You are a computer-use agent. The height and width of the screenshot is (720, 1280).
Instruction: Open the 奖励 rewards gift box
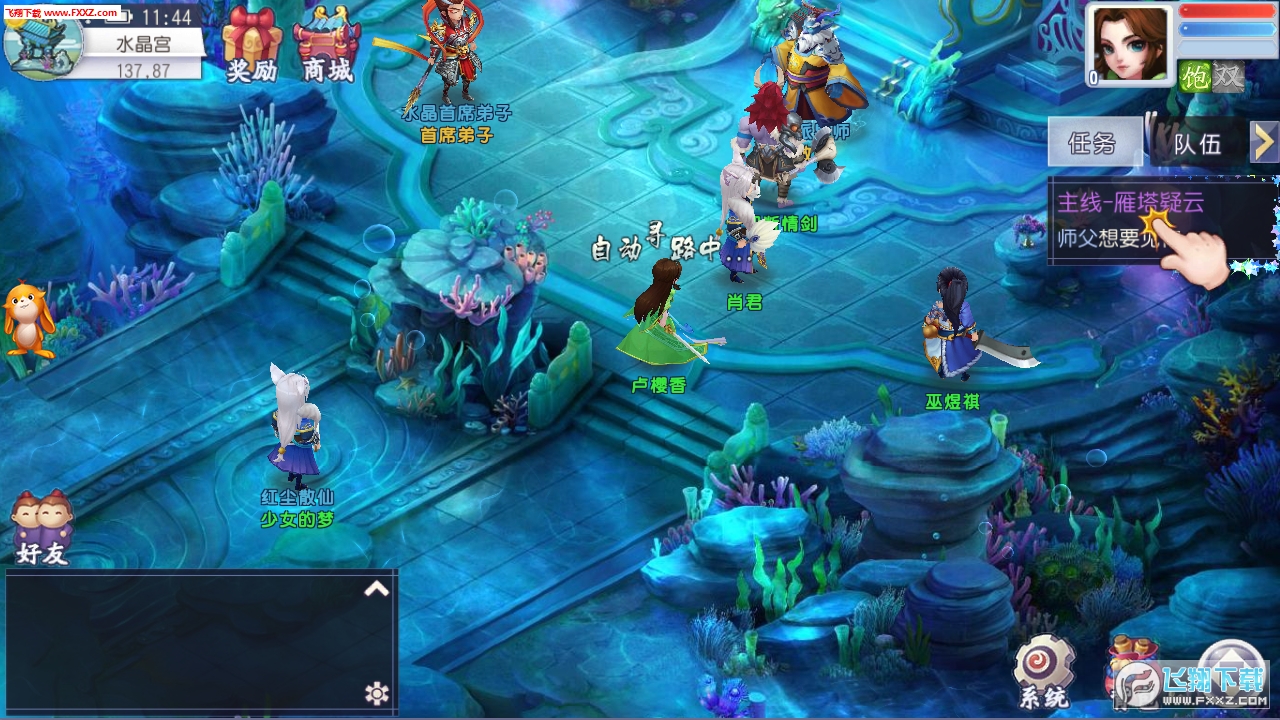(x=252, y=41)
